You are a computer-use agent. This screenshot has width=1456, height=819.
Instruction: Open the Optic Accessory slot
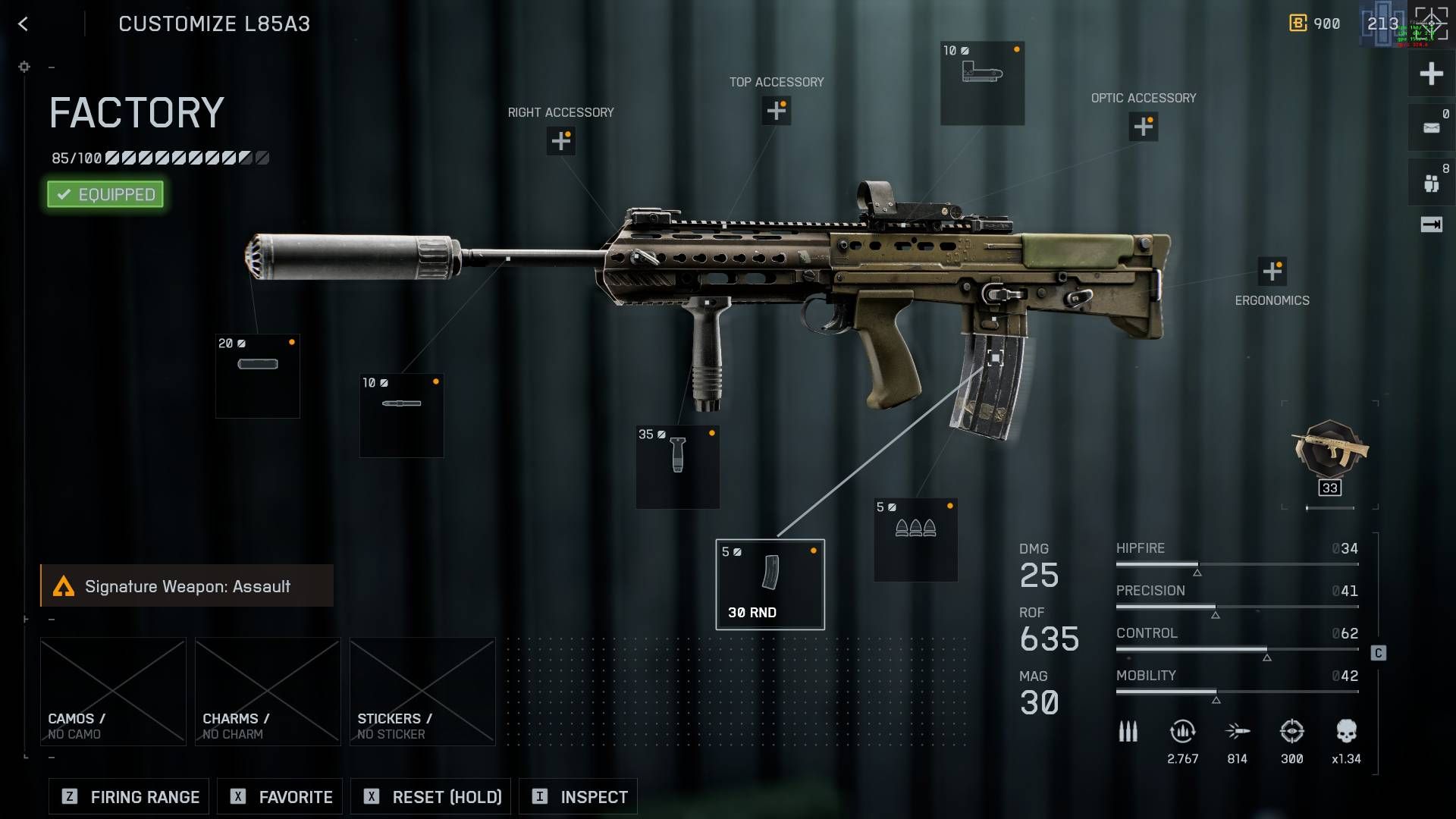1143,127
